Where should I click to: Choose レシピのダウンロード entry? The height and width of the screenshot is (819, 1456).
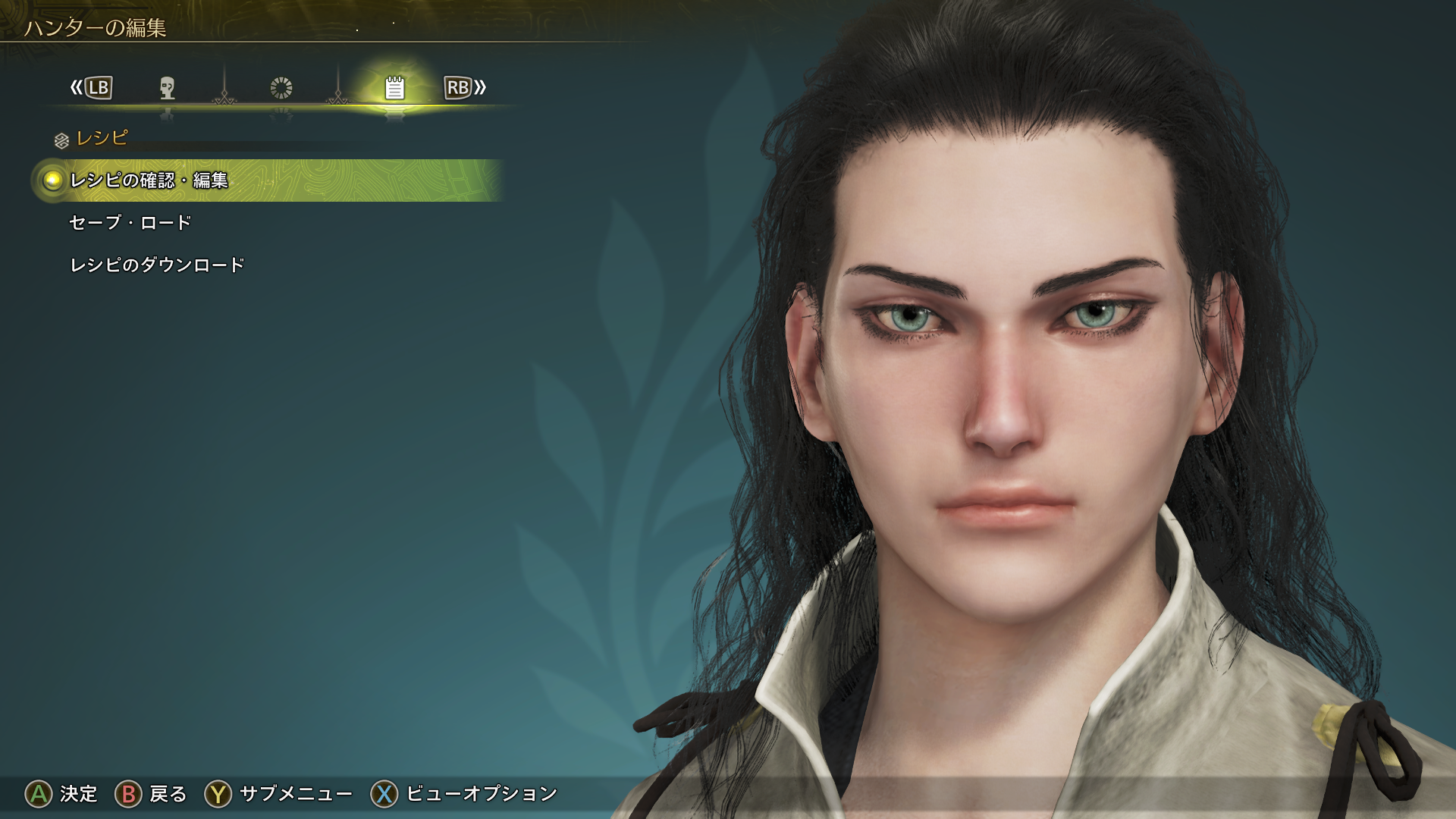point(157,265)
